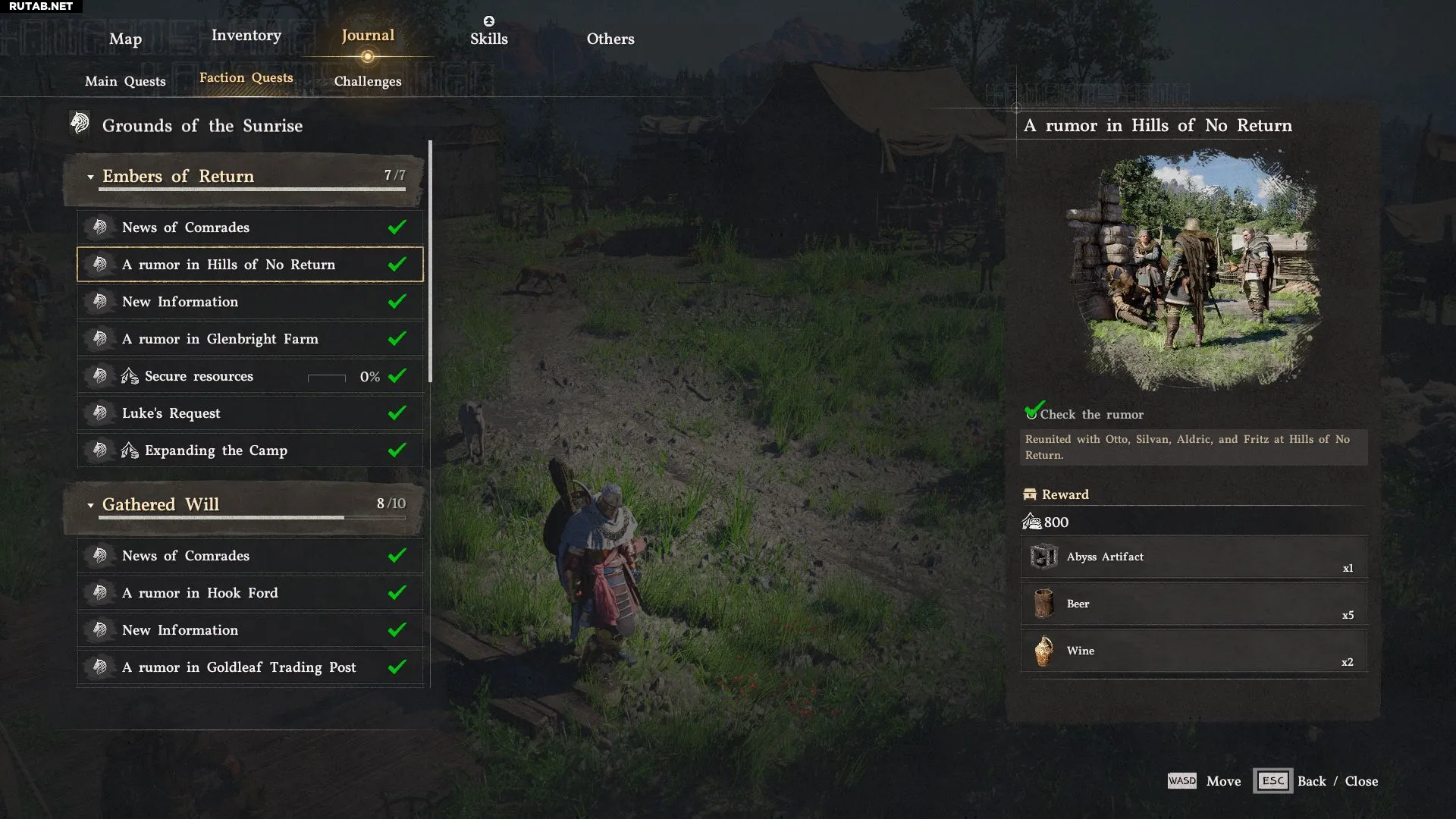Select the Journal tab
Image resolution: width=1456 pixels, height=819 pixels.
367,35
